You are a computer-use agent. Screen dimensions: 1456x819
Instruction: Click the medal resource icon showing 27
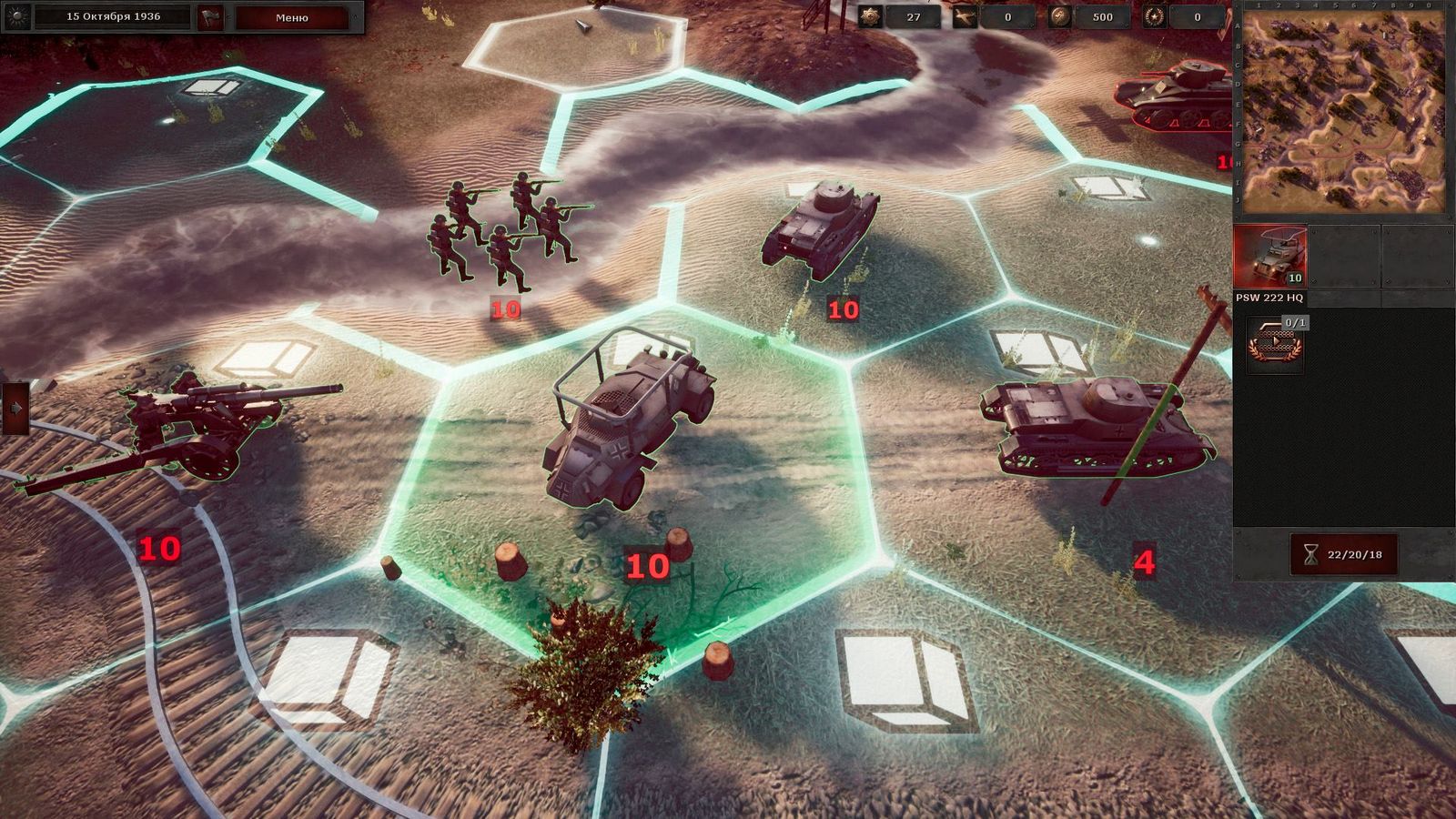point(870,18)
